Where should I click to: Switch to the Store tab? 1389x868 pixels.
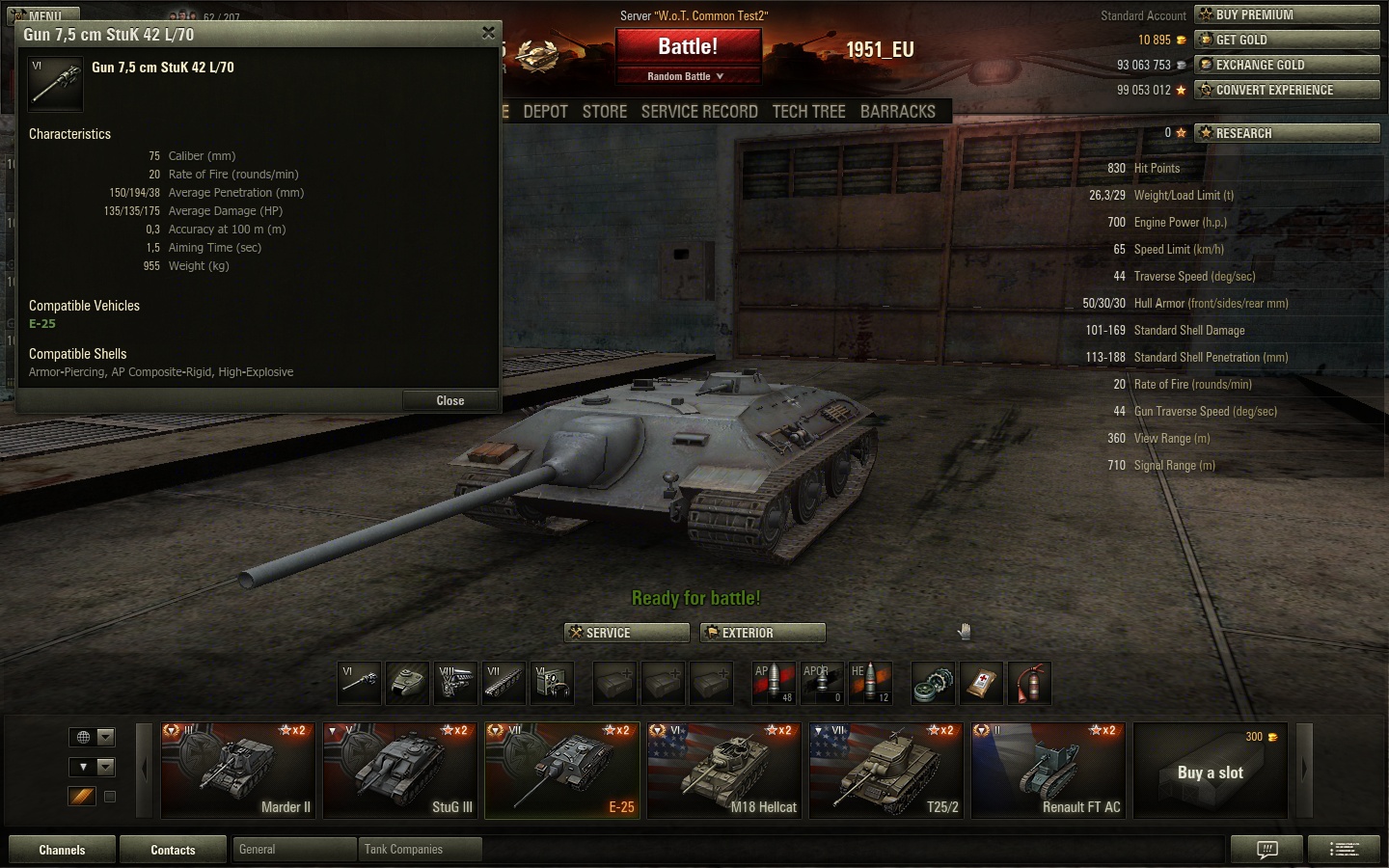pos(605,112)
